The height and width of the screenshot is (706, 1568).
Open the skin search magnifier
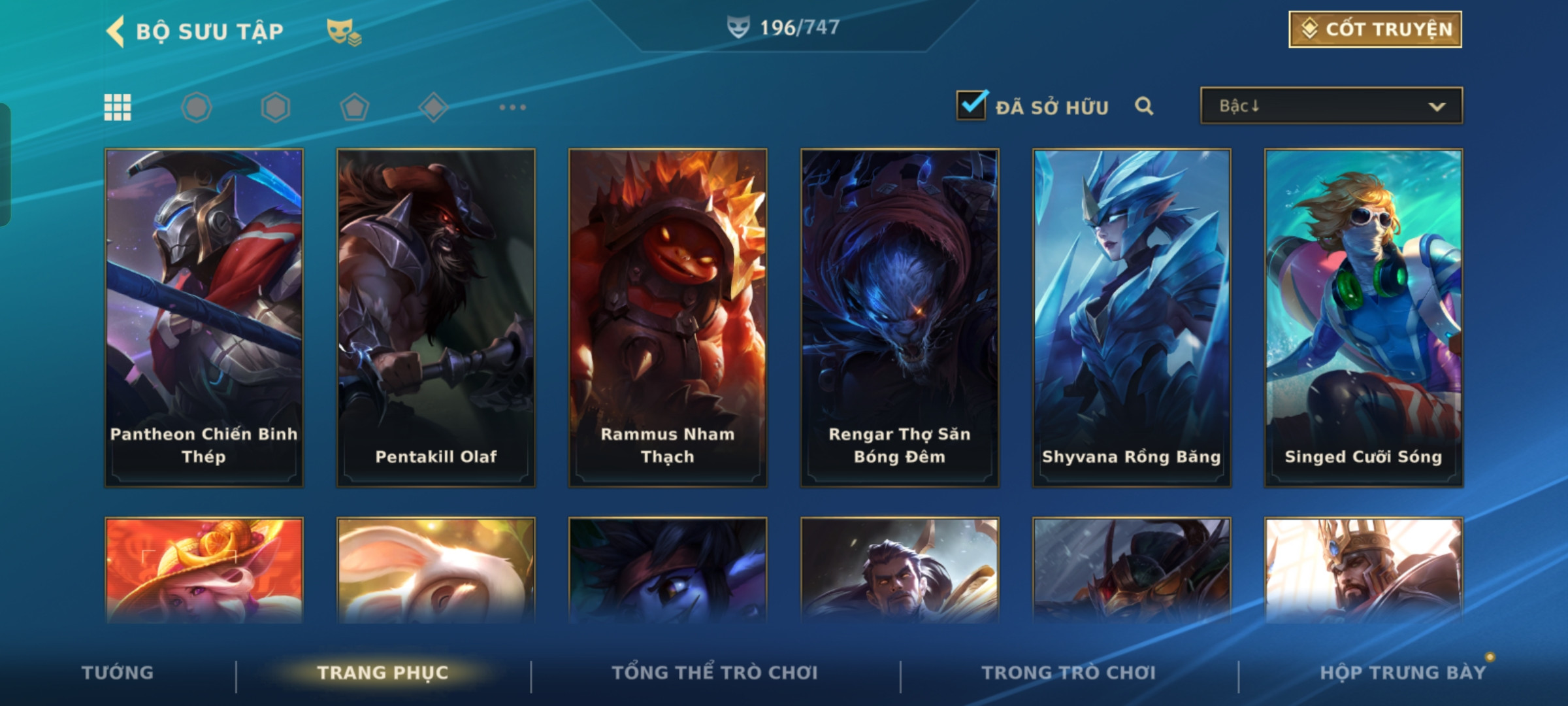[1143, 106]
